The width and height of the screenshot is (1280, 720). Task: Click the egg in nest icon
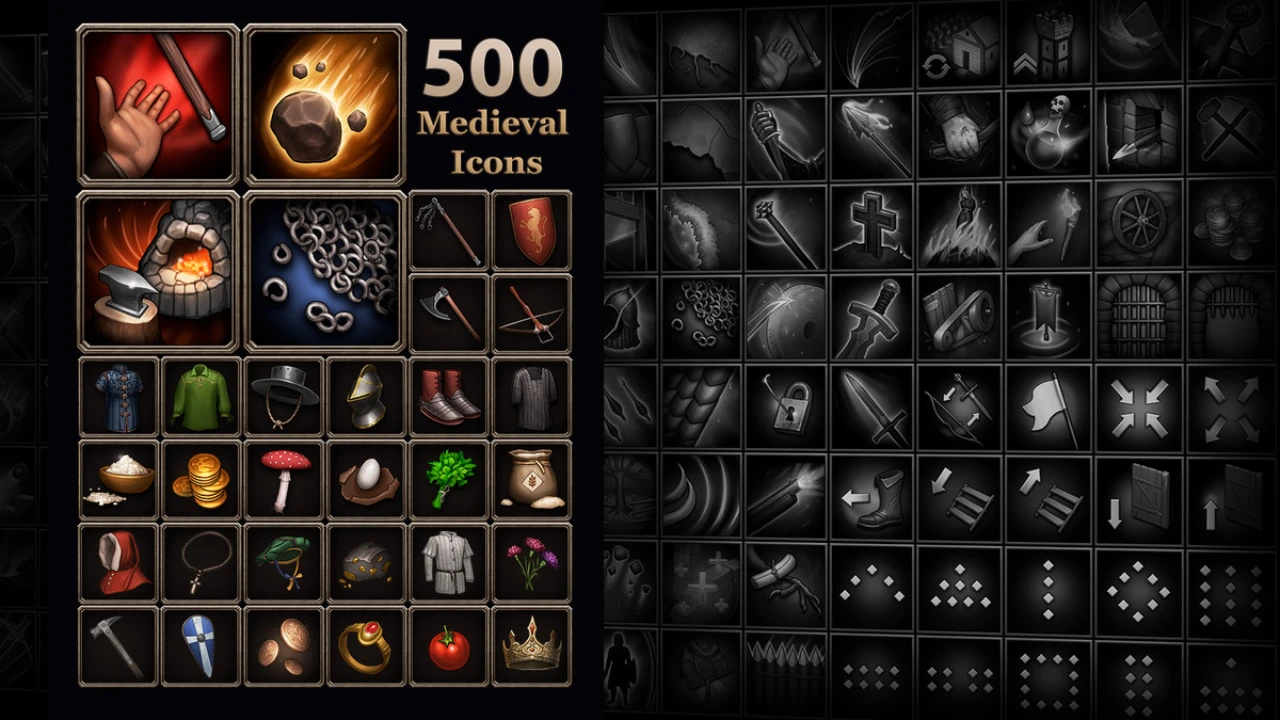click(x=367, y=480)
